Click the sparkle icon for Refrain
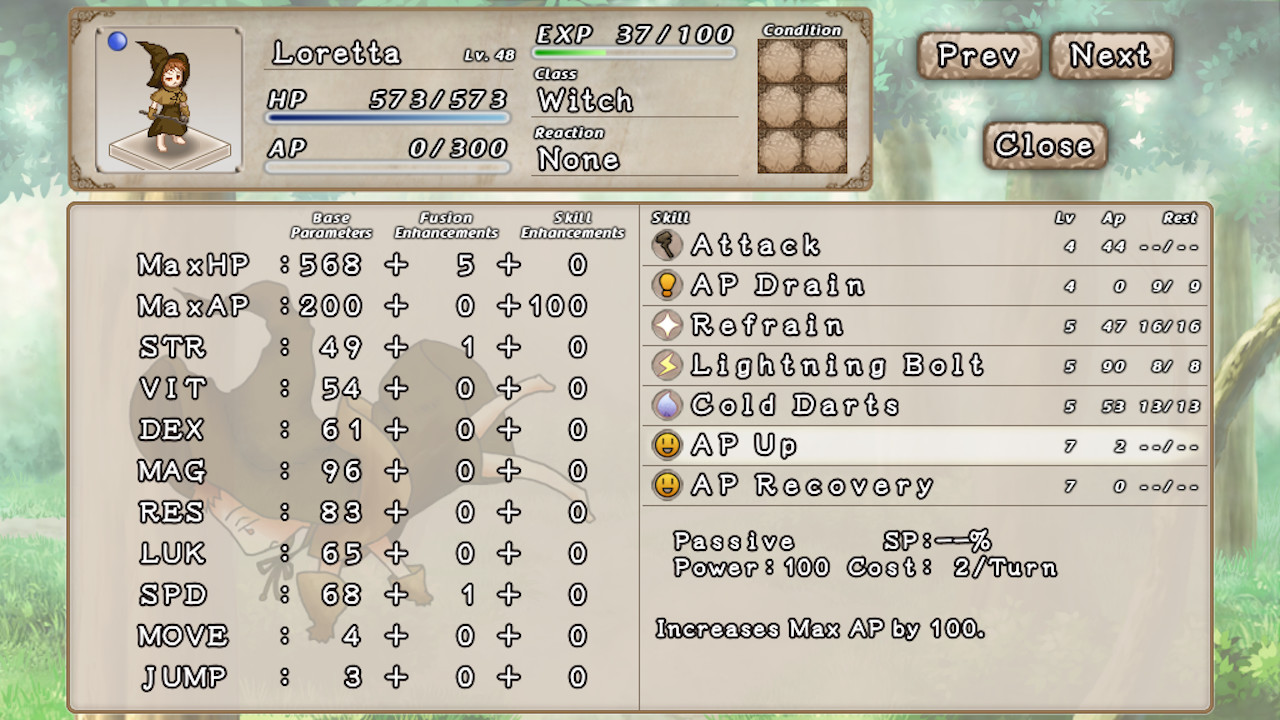This screenshot has height=720, width=1280. click(665, 325)
